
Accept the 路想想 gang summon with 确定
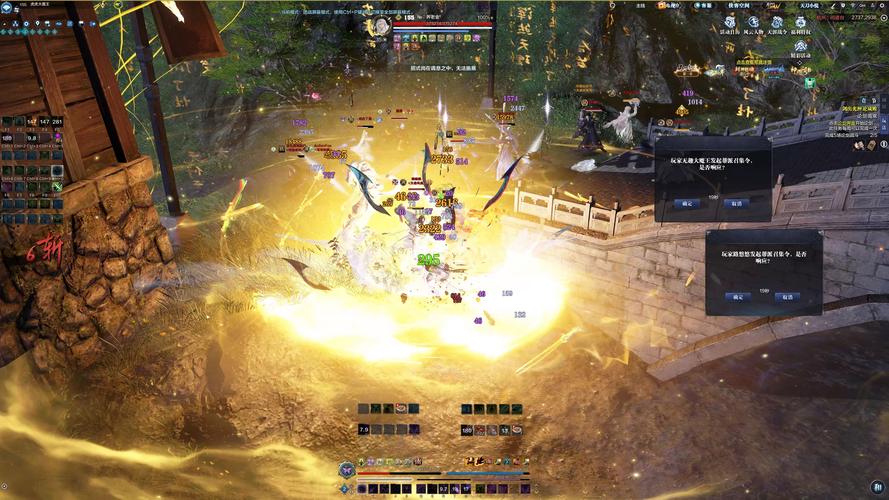pos(738,297)
